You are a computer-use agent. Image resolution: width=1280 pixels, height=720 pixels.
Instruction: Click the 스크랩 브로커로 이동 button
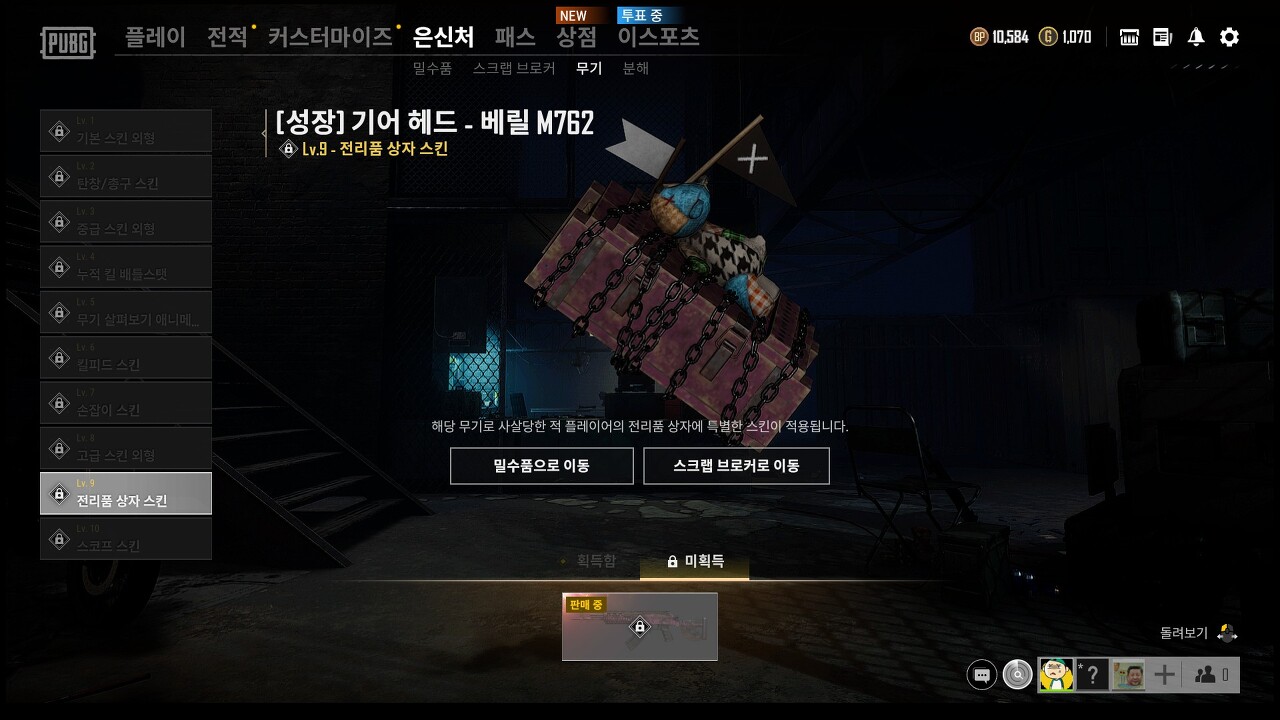pos(737,465)
